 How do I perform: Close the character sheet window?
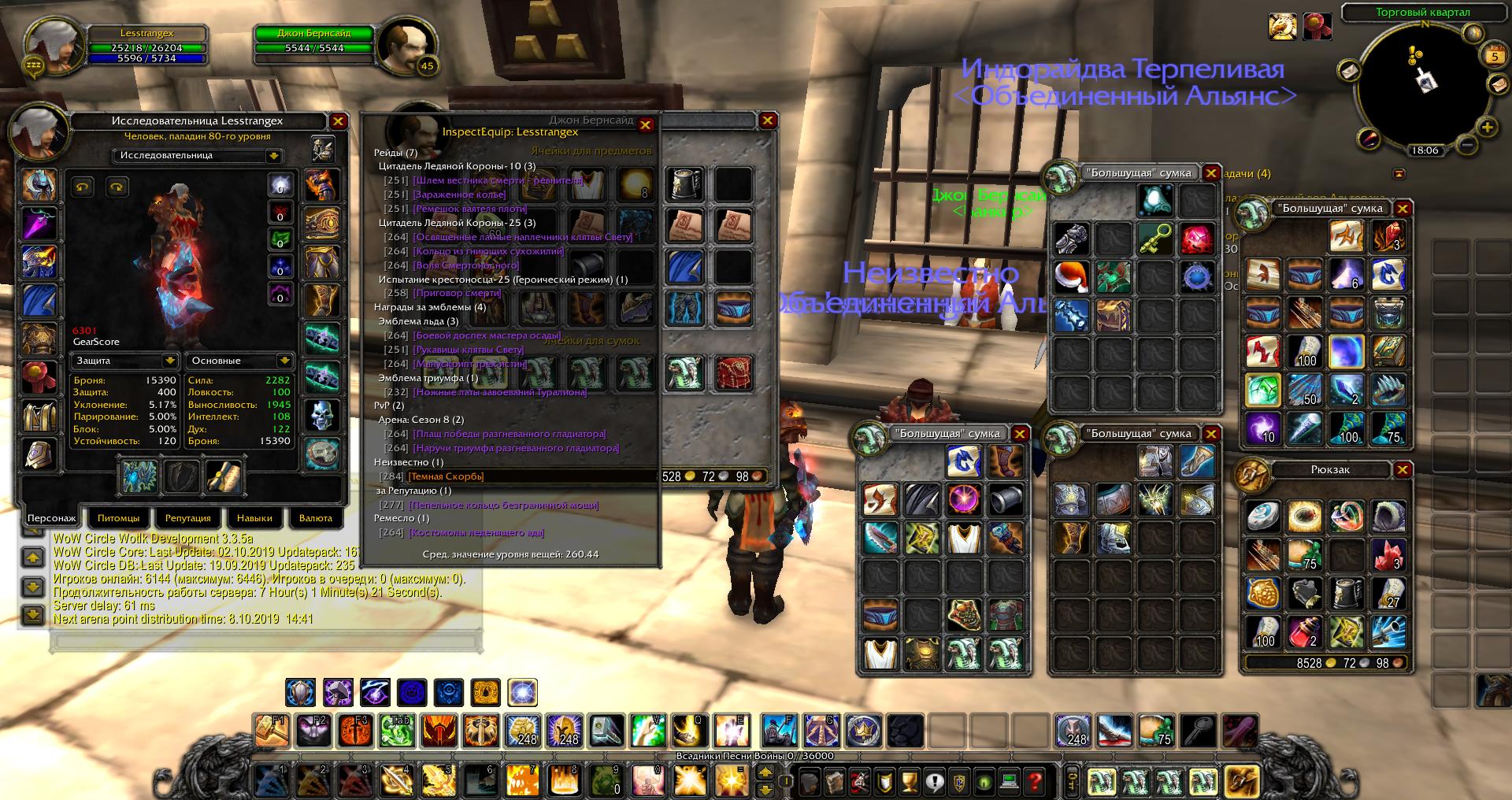tap(338, 121)
